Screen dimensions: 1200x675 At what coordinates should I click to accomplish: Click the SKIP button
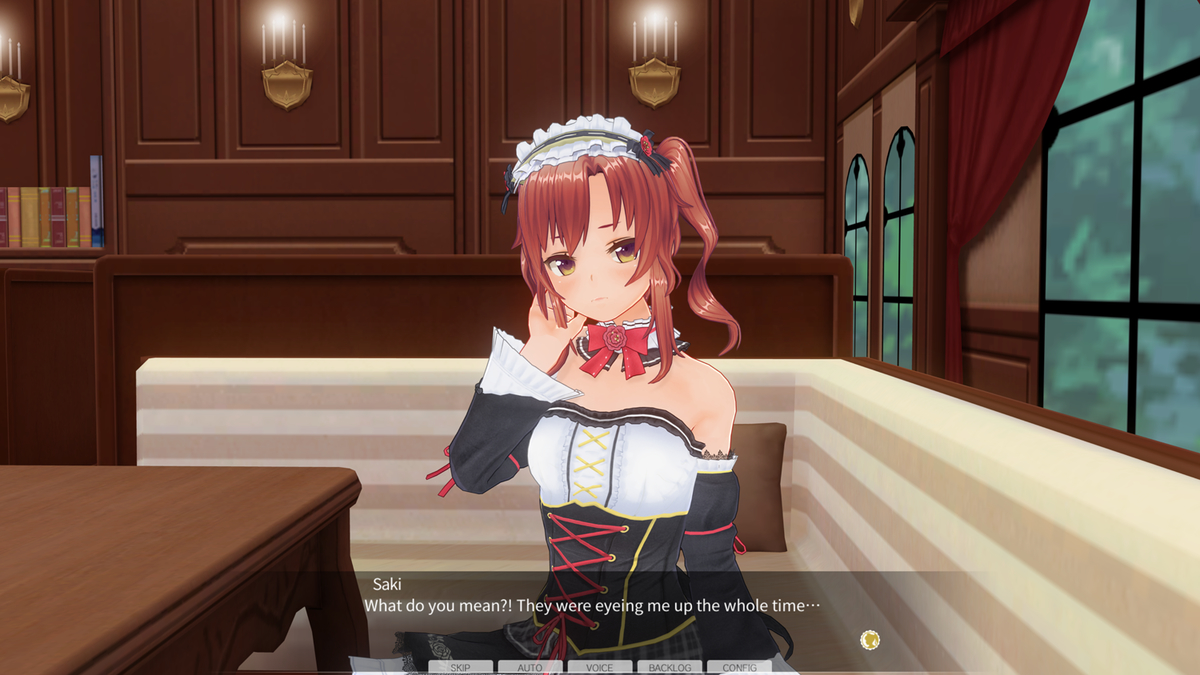click(x=460, y=667)
